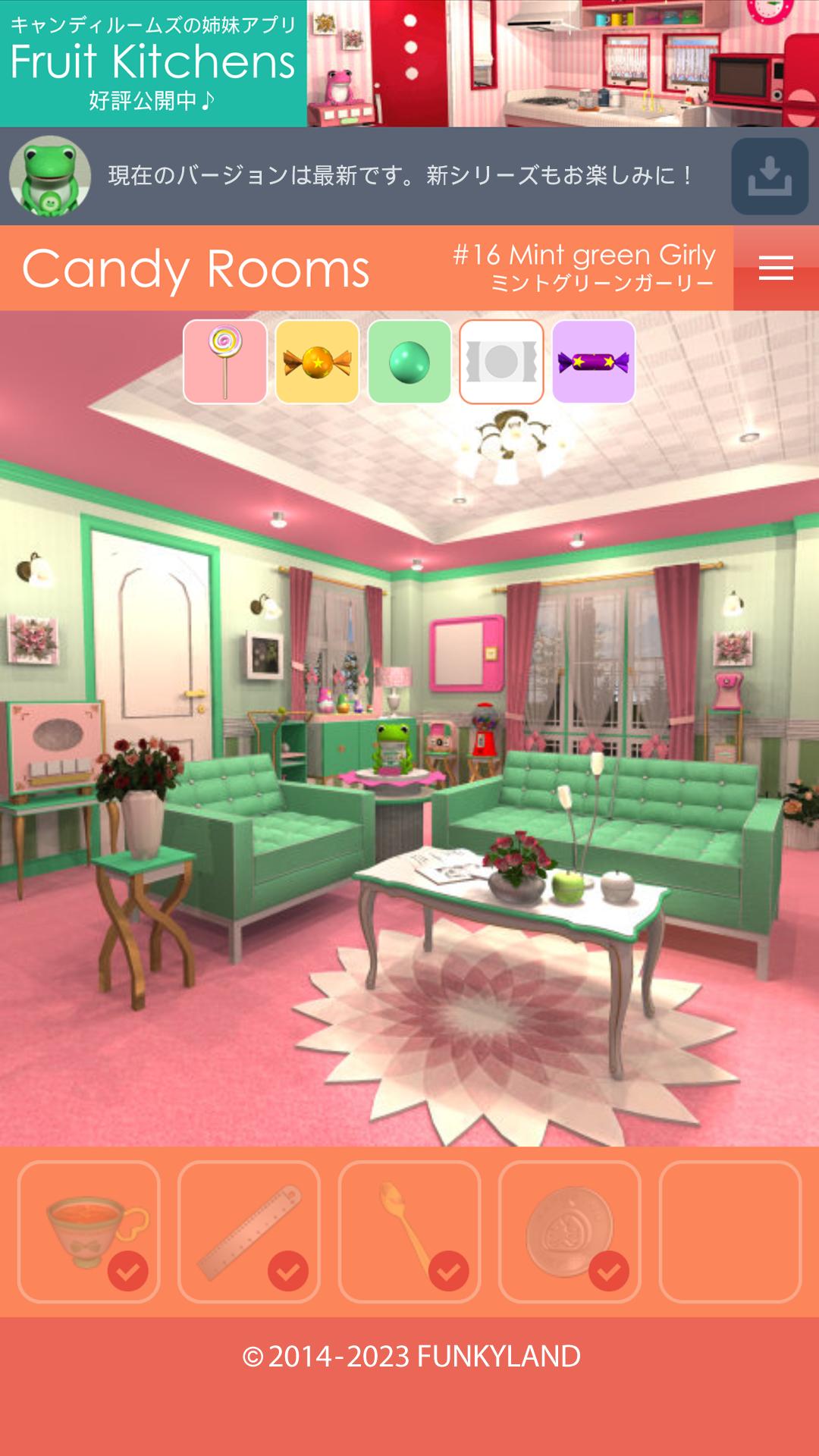Select the green ball candy icon
Viewport: 819px width, 1456px height.
click(409, 362)
